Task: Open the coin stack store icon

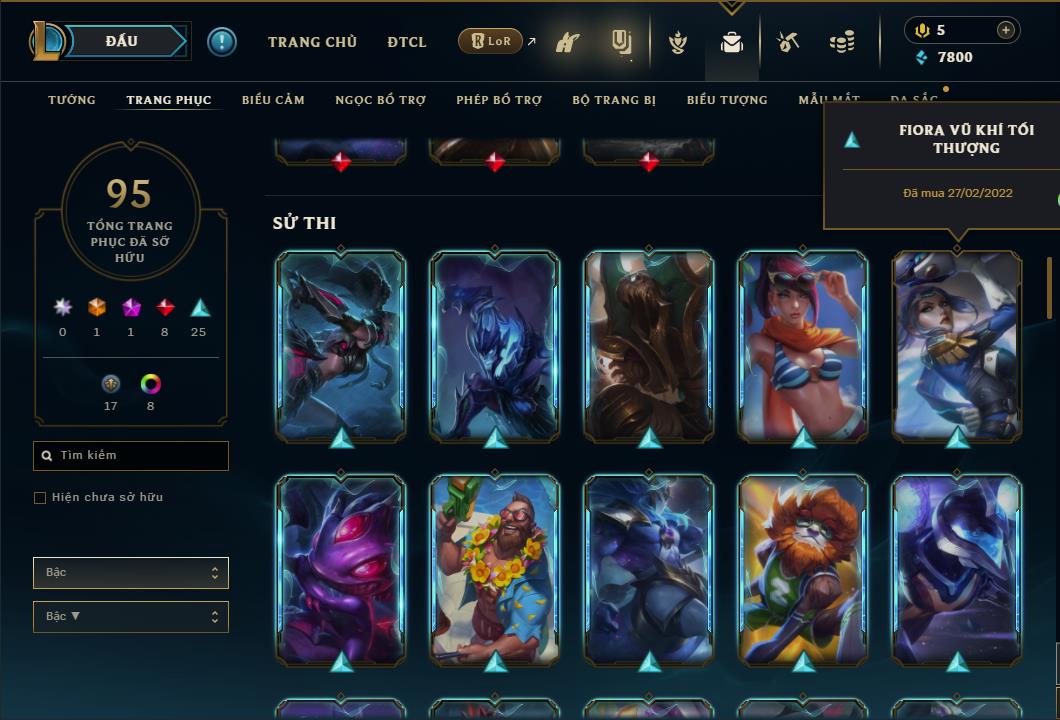Action: (x=842, y=42)
